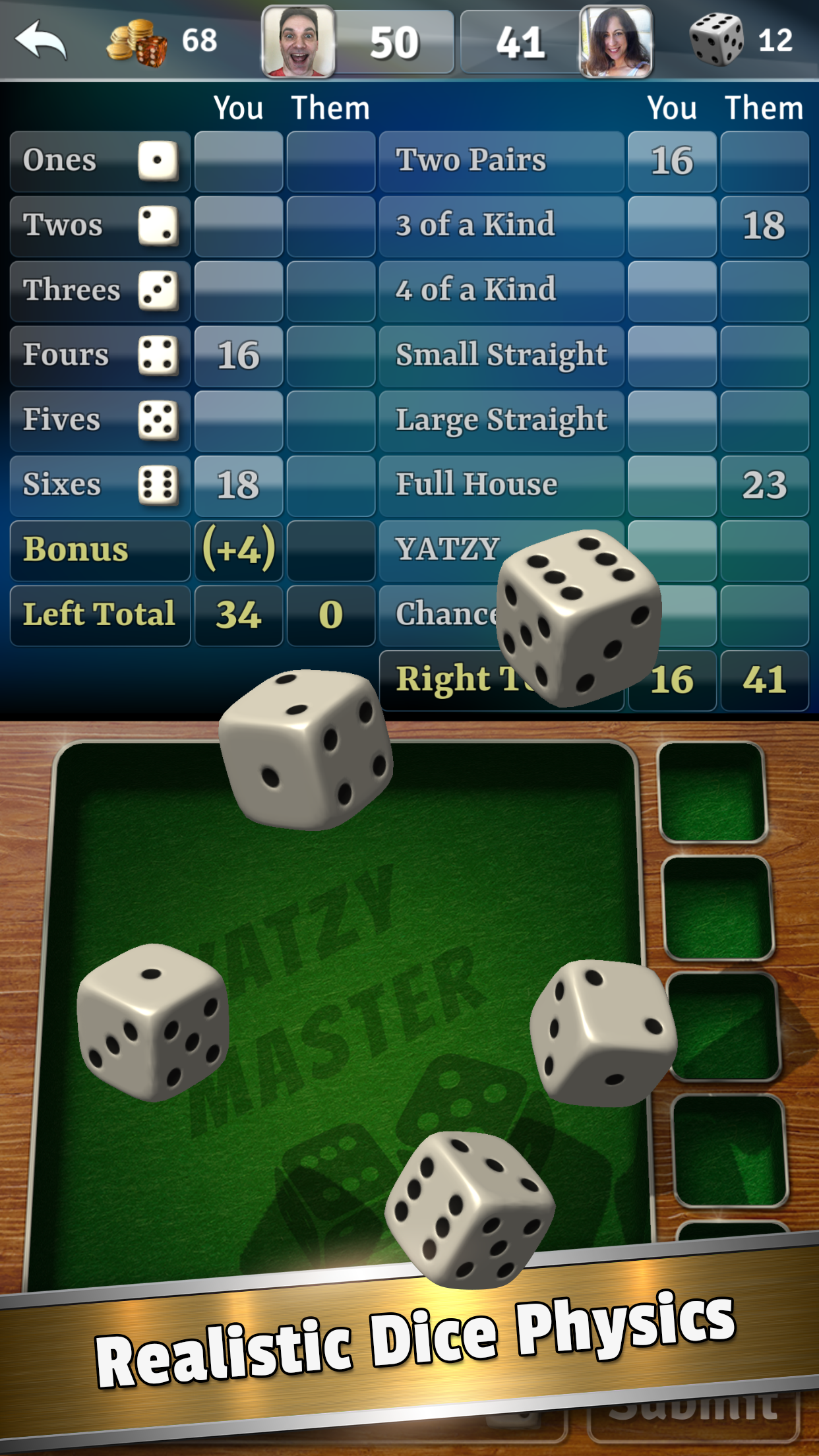
Task: Select the Sixes row scored 18
Action: [x=100, y=485]
